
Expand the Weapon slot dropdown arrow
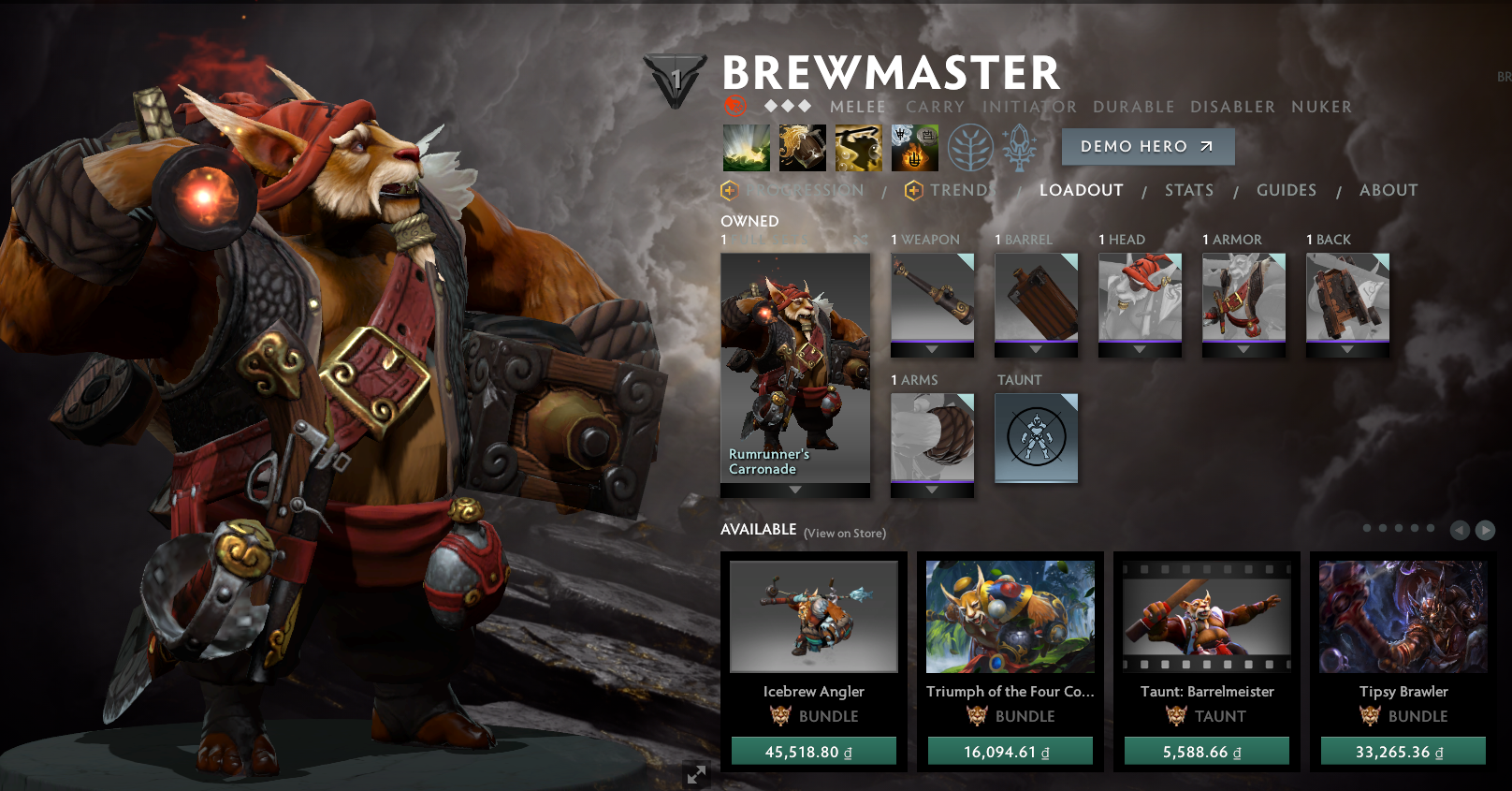click(930, 349)
